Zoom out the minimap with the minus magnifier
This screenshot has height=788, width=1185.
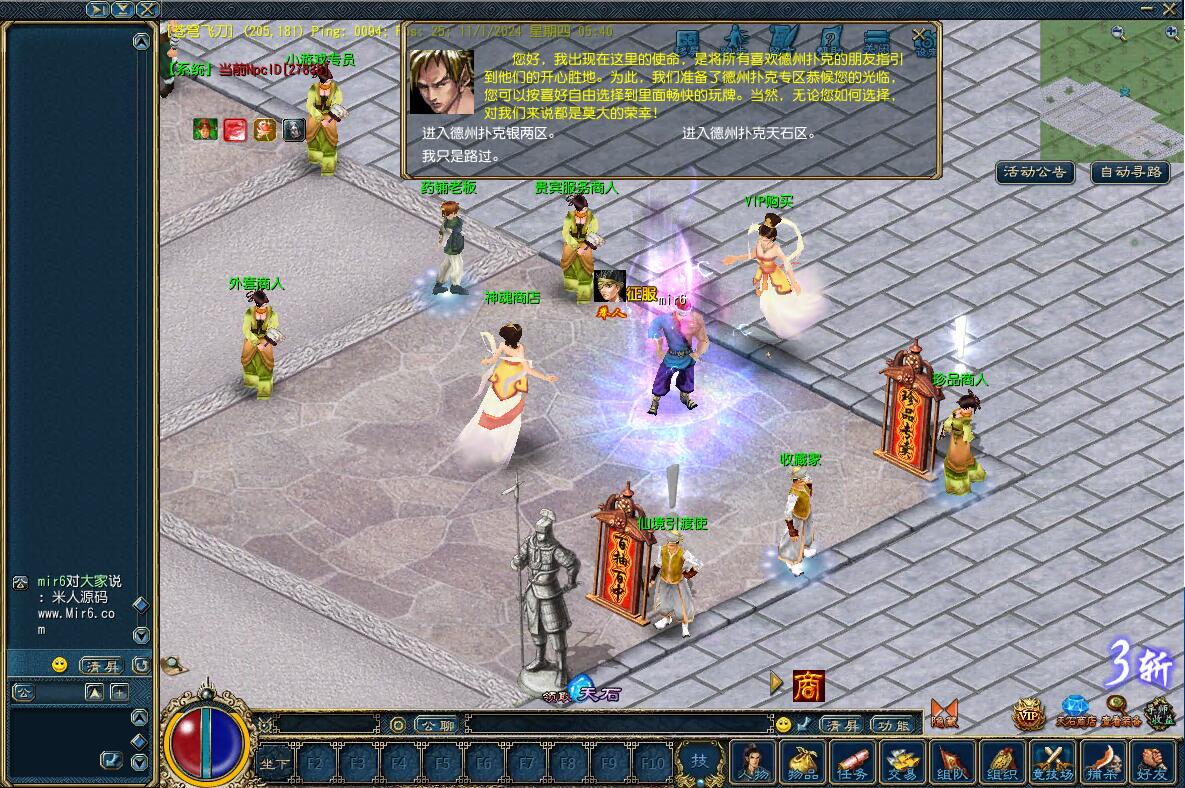click(1118, 33)
